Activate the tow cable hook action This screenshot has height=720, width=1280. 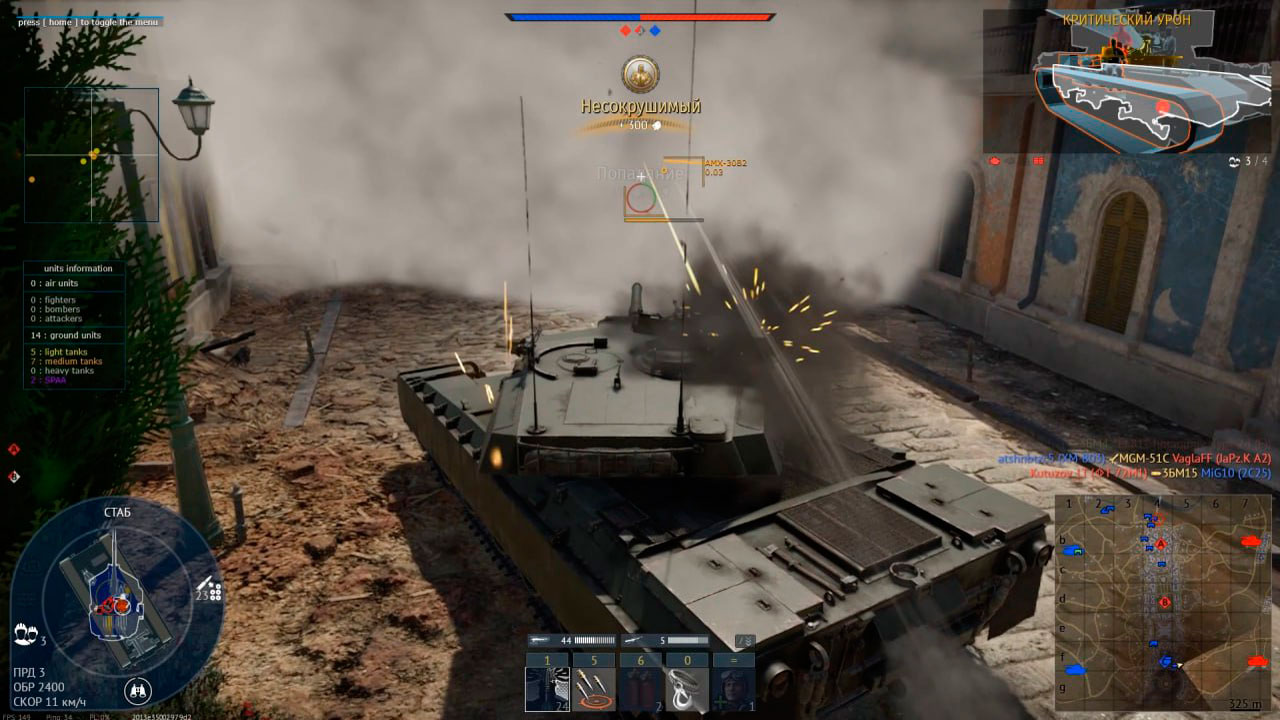[x=687, y=689]
